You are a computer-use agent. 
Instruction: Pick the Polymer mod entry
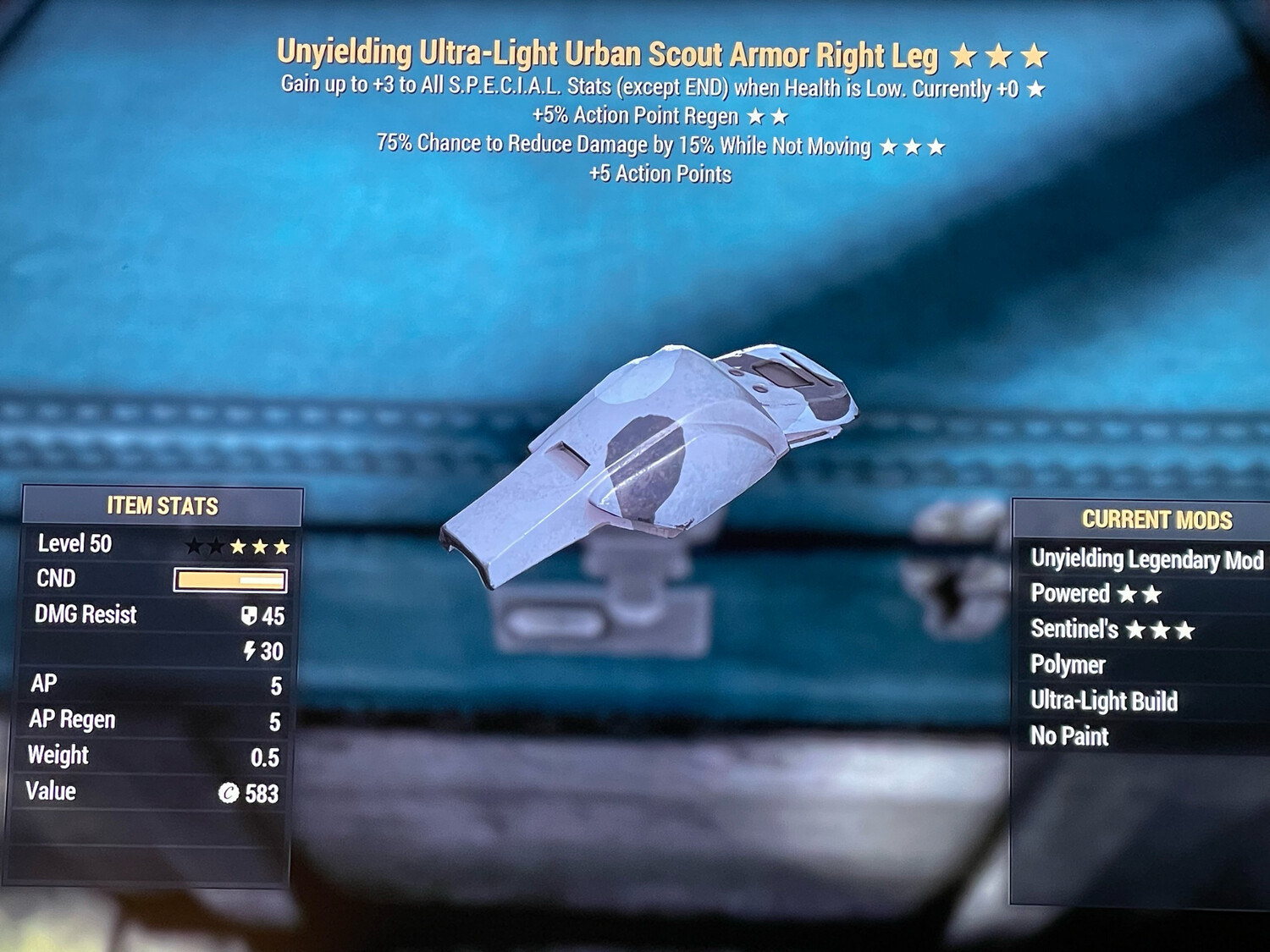(x=1068, y=665)
